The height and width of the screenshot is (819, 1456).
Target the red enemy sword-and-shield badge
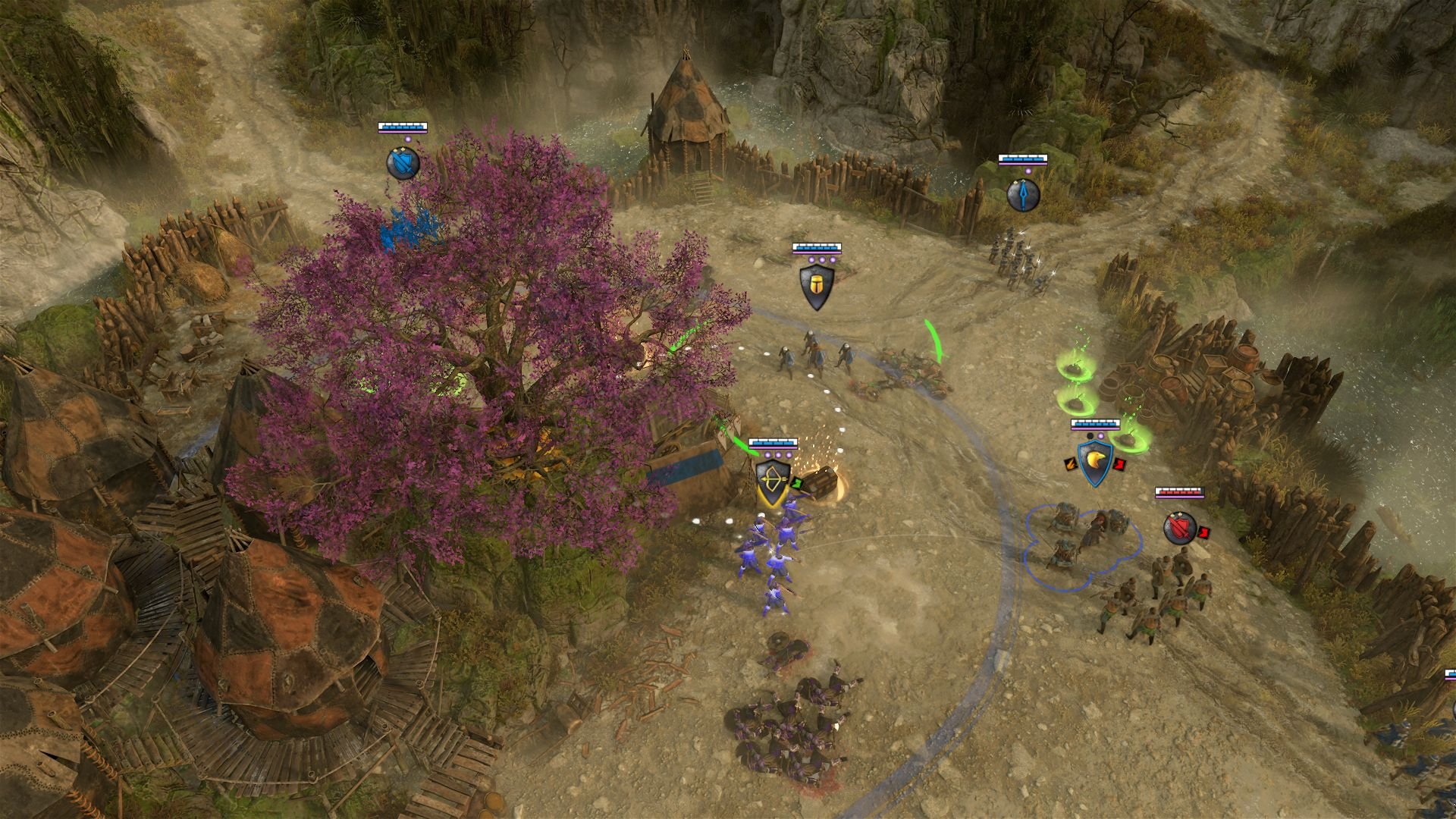1179,528
